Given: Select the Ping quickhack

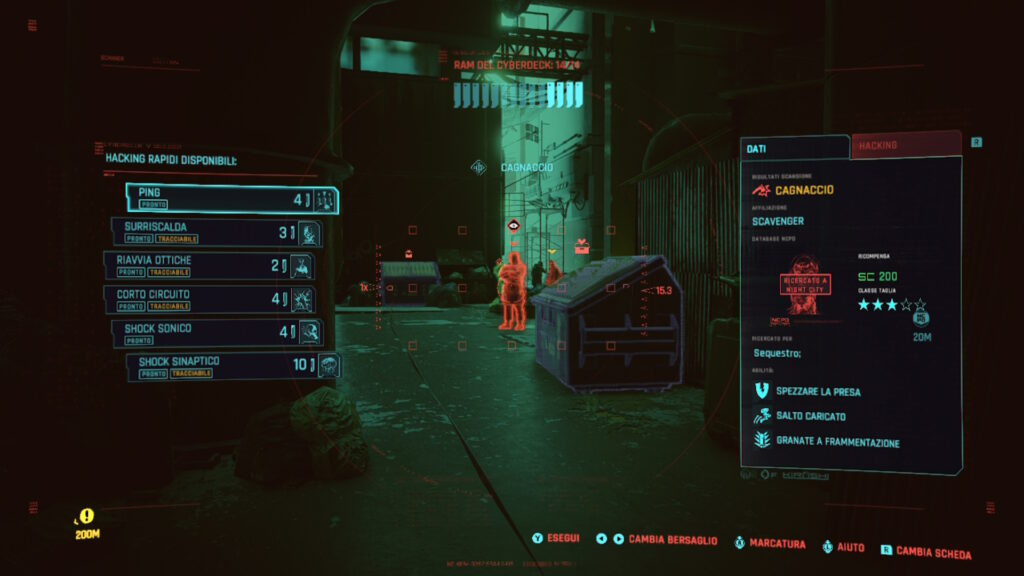Looking at the screenshot, I should click(232, 199).
